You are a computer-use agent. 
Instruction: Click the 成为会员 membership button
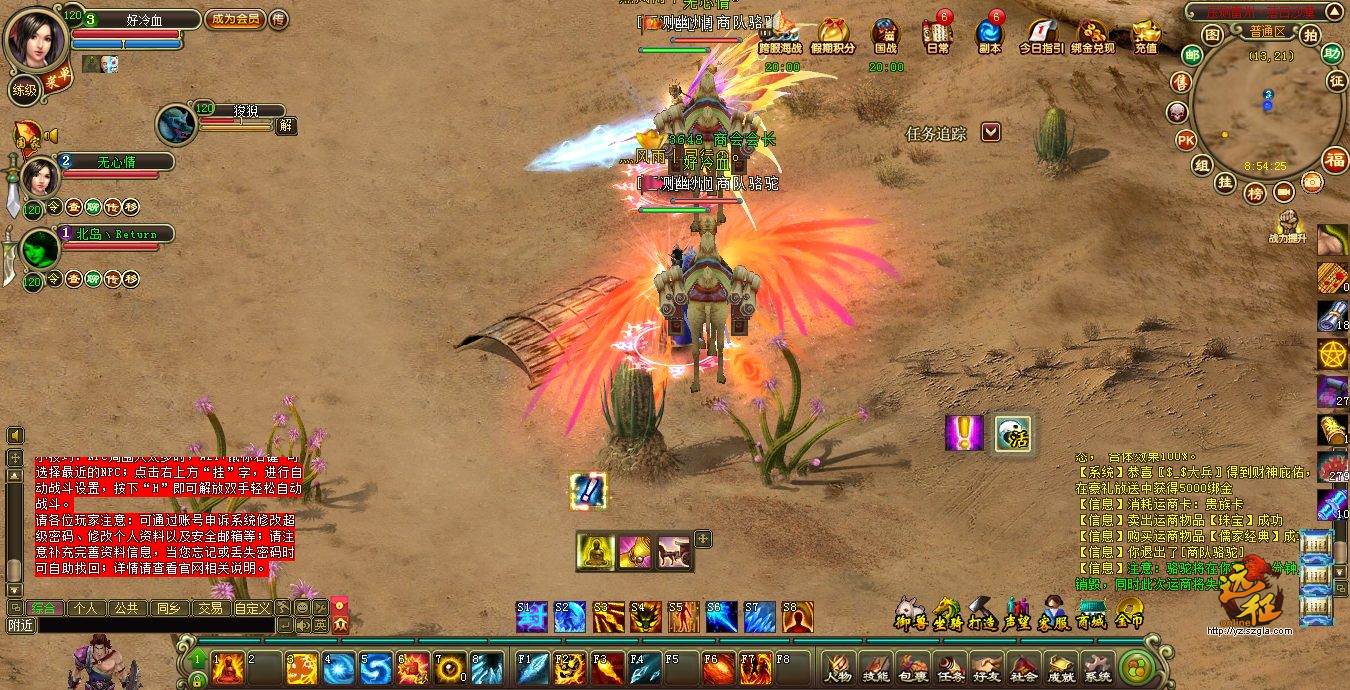(233, 19)
